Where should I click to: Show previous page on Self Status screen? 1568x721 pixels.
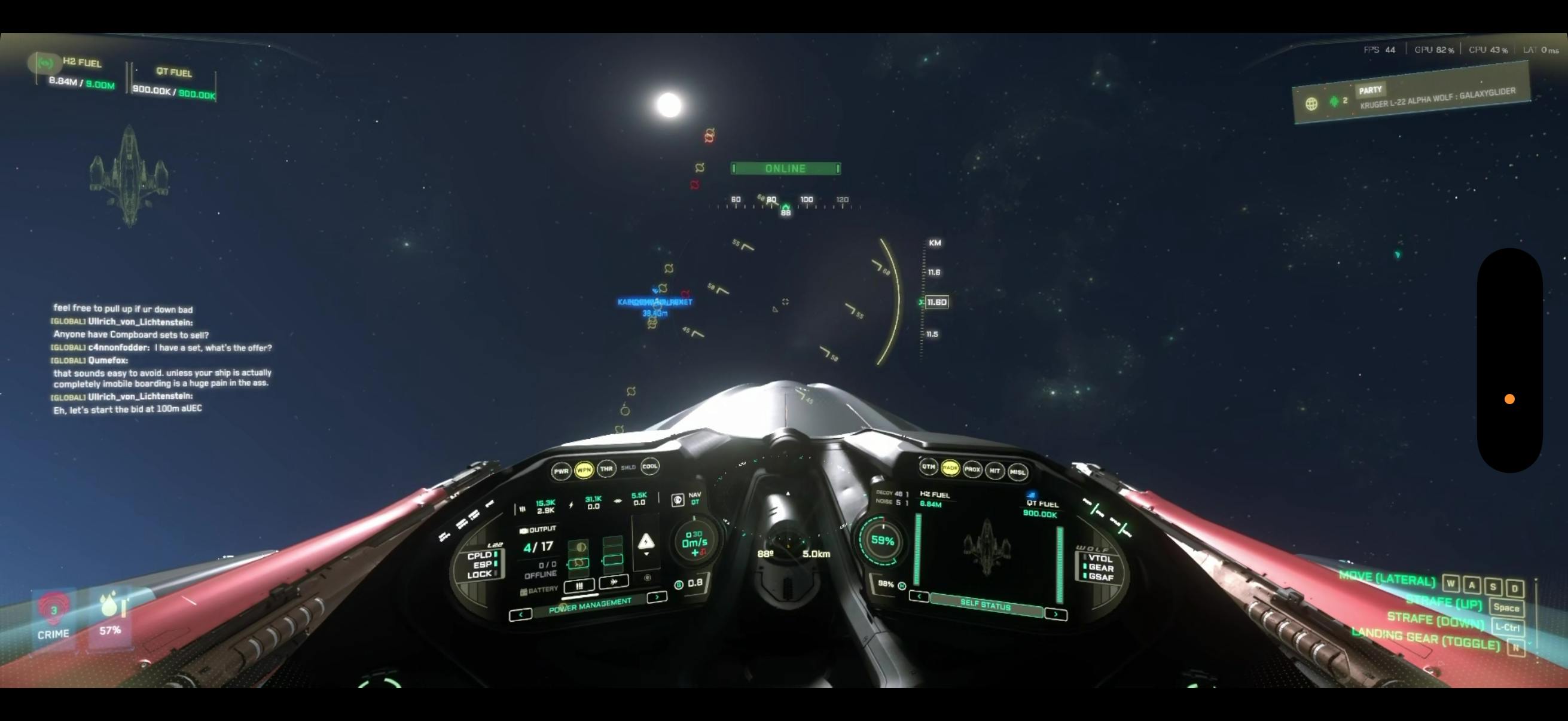pos(919,596)
